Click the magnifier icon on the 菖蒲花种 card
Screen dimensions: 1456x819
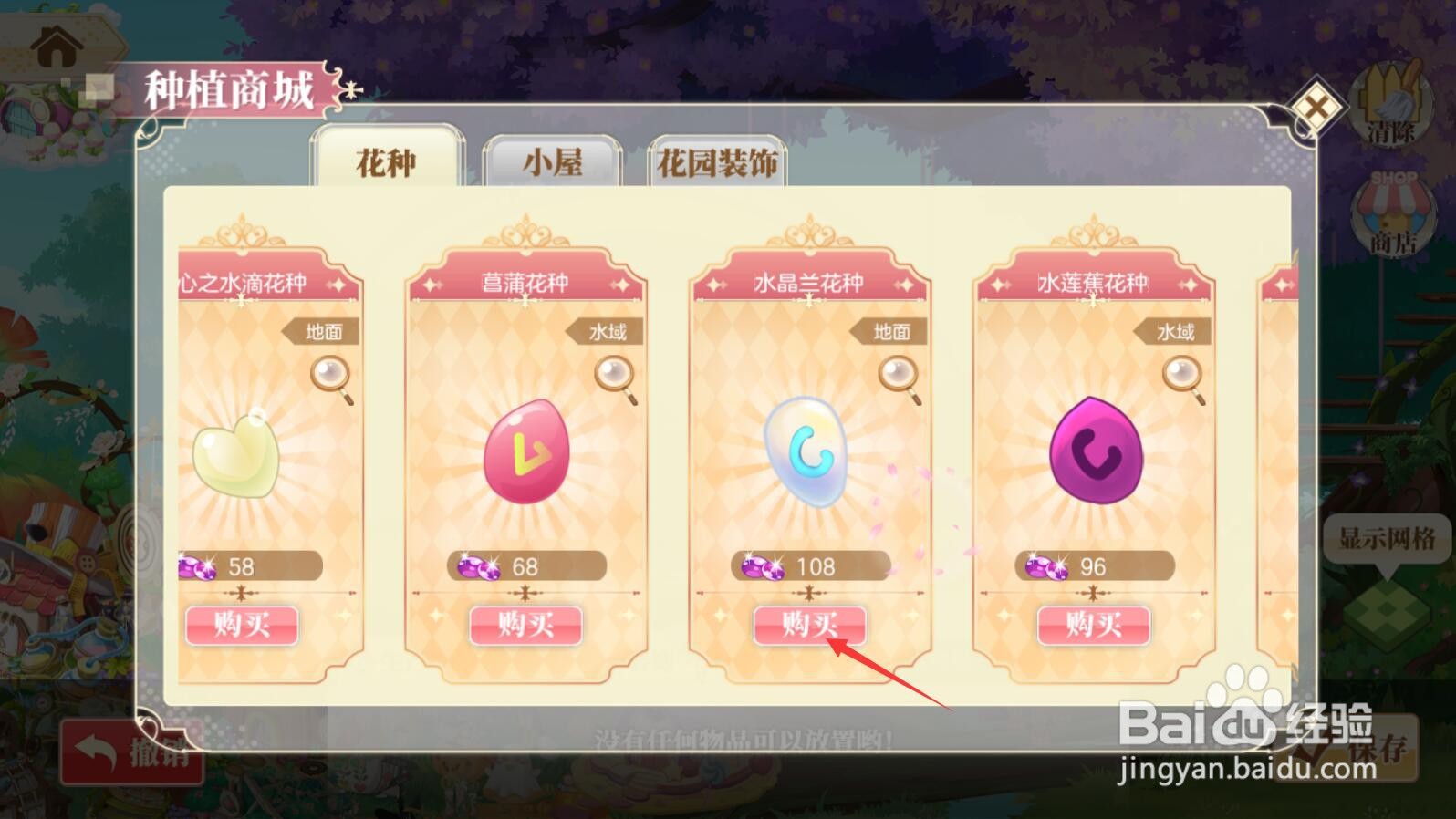(613, 374)
